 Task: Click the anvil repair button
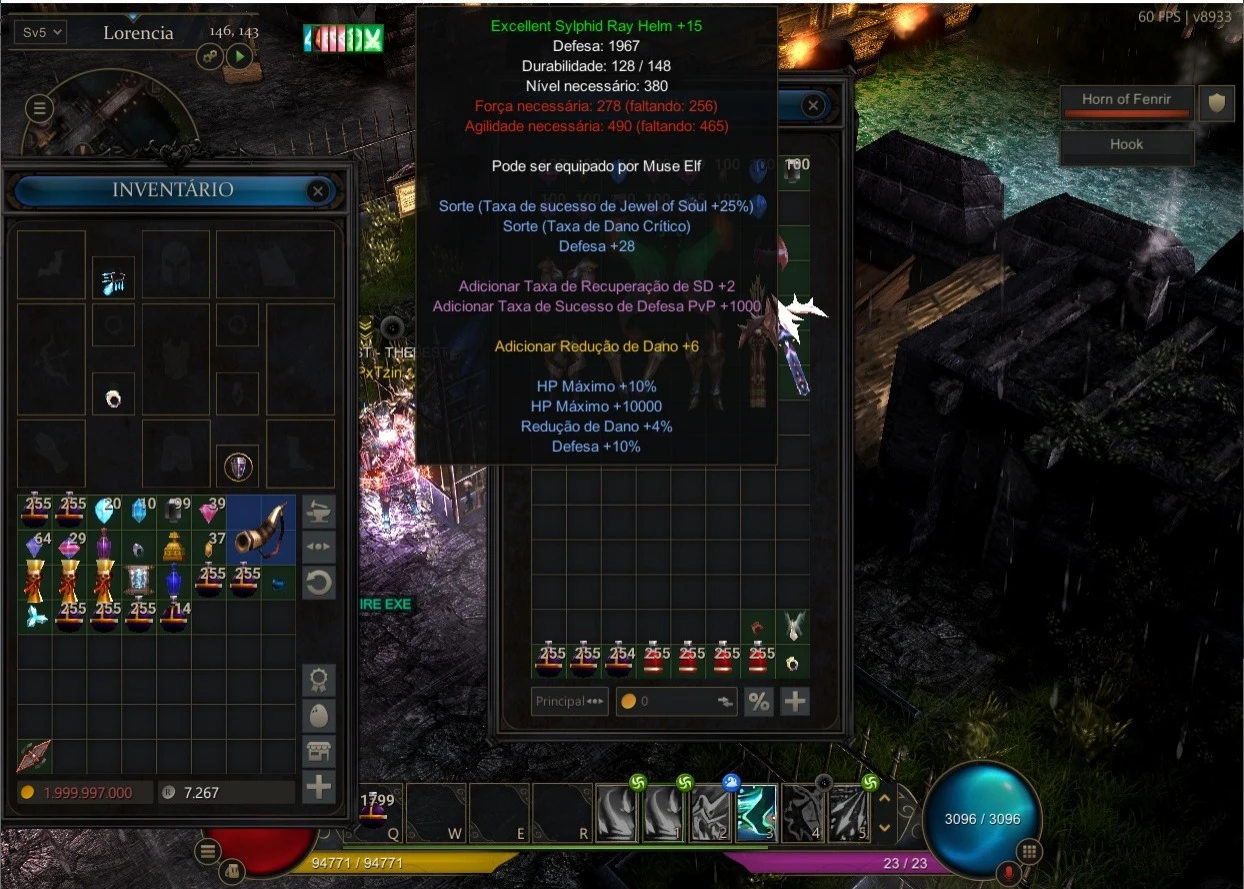(x=319, y=512)
